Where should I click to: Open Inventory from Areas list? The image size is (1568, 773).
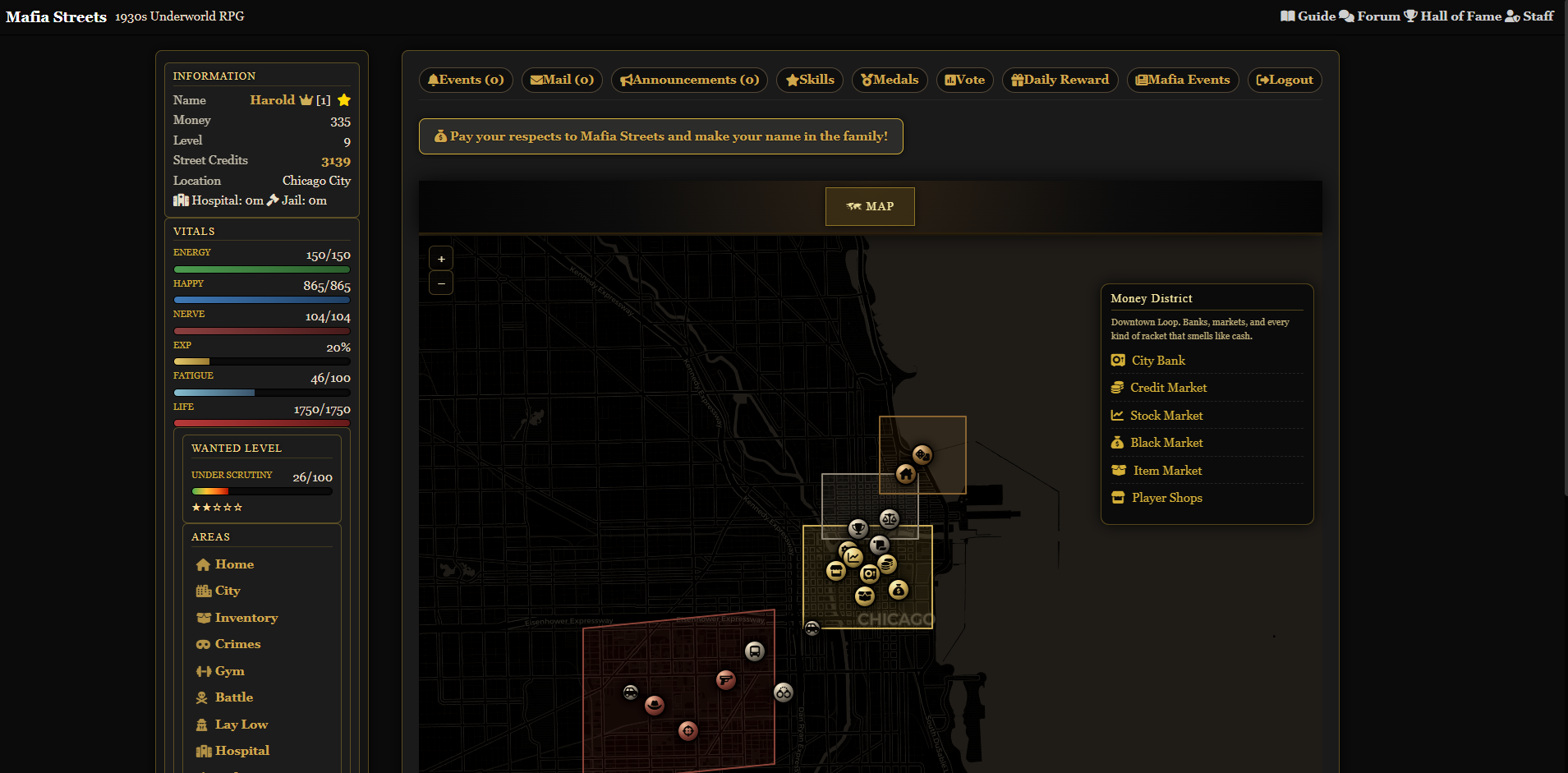[246, 618]
